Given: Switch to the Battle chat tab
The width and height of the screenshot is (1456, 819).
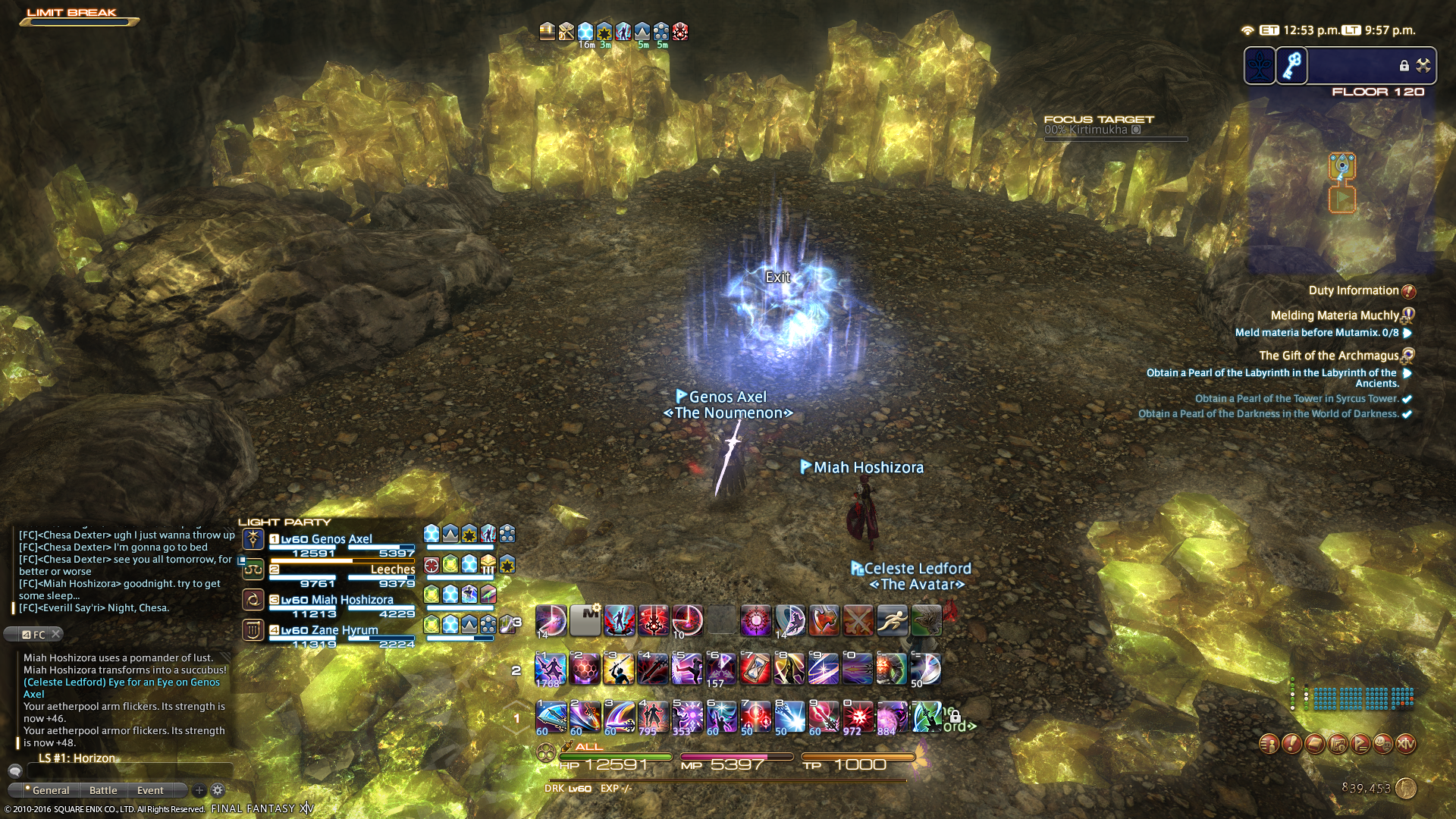Looking at the screenshot, I should (103, 790).
